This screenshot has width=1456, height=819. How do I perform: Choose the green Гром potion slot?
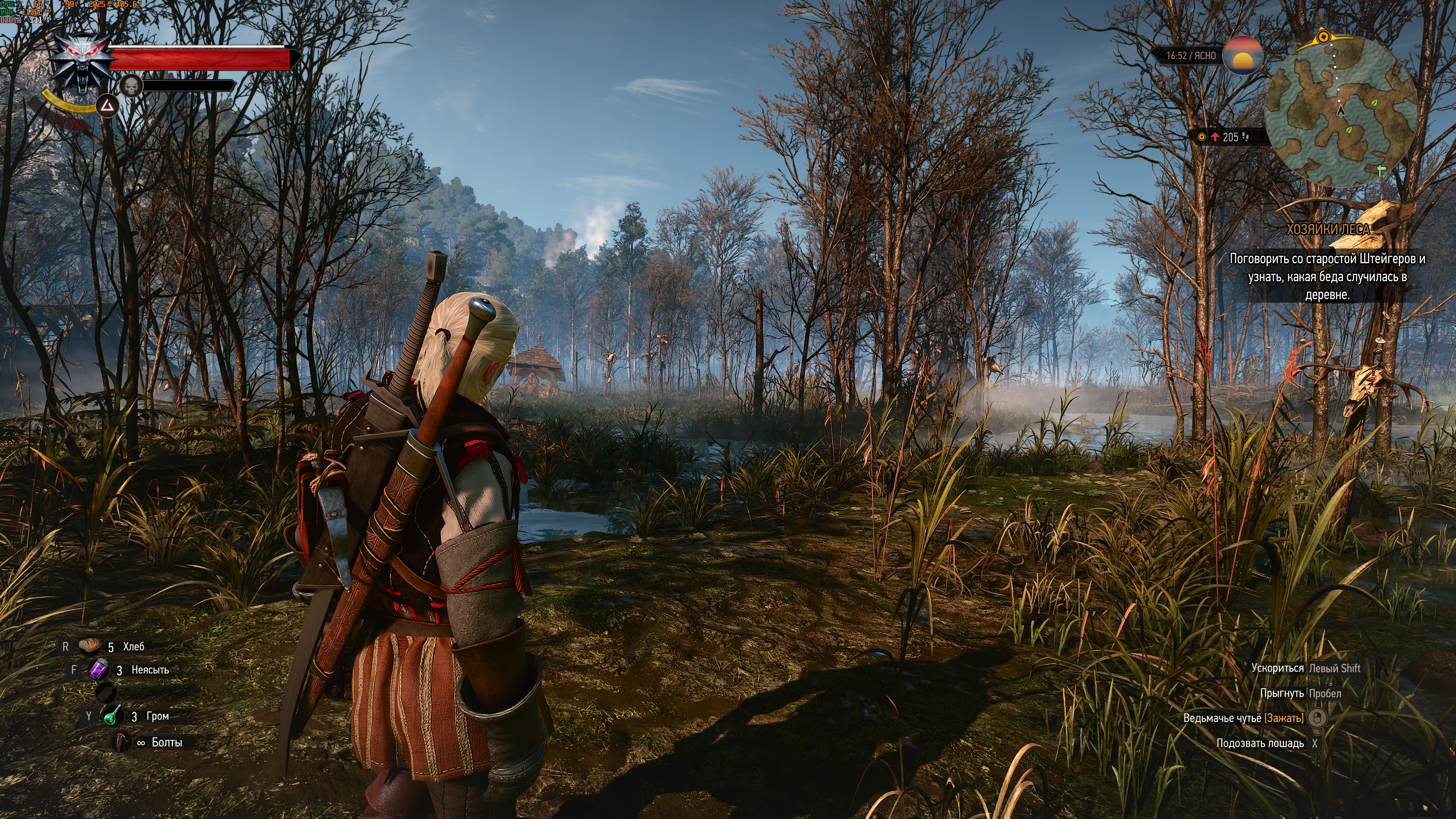pos(113,716)
